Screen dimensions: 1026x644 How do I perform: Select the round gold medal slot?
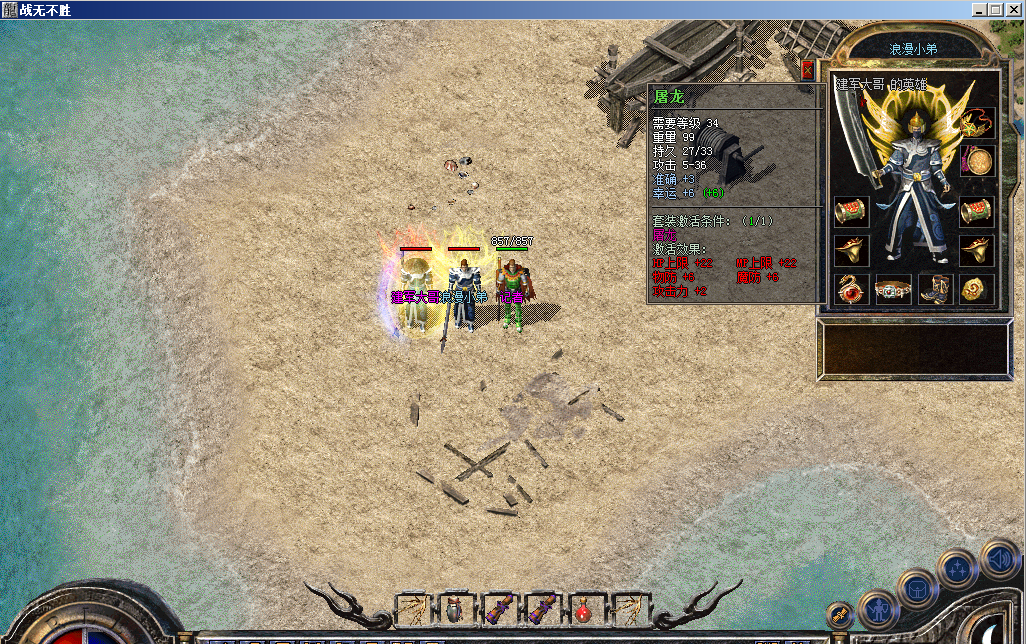977,161
